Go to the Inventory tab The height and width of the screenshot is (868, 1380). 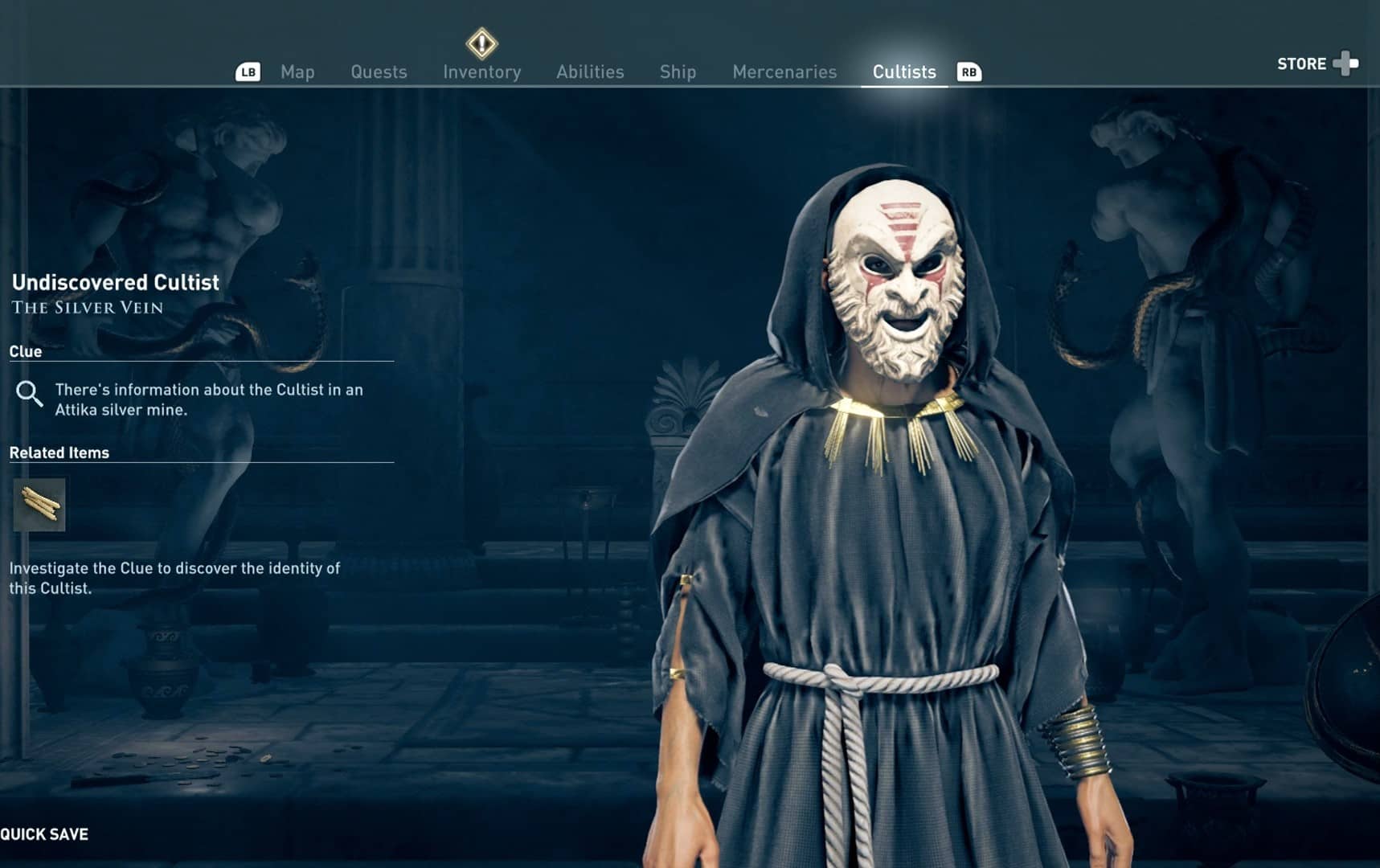click(482, 72)
